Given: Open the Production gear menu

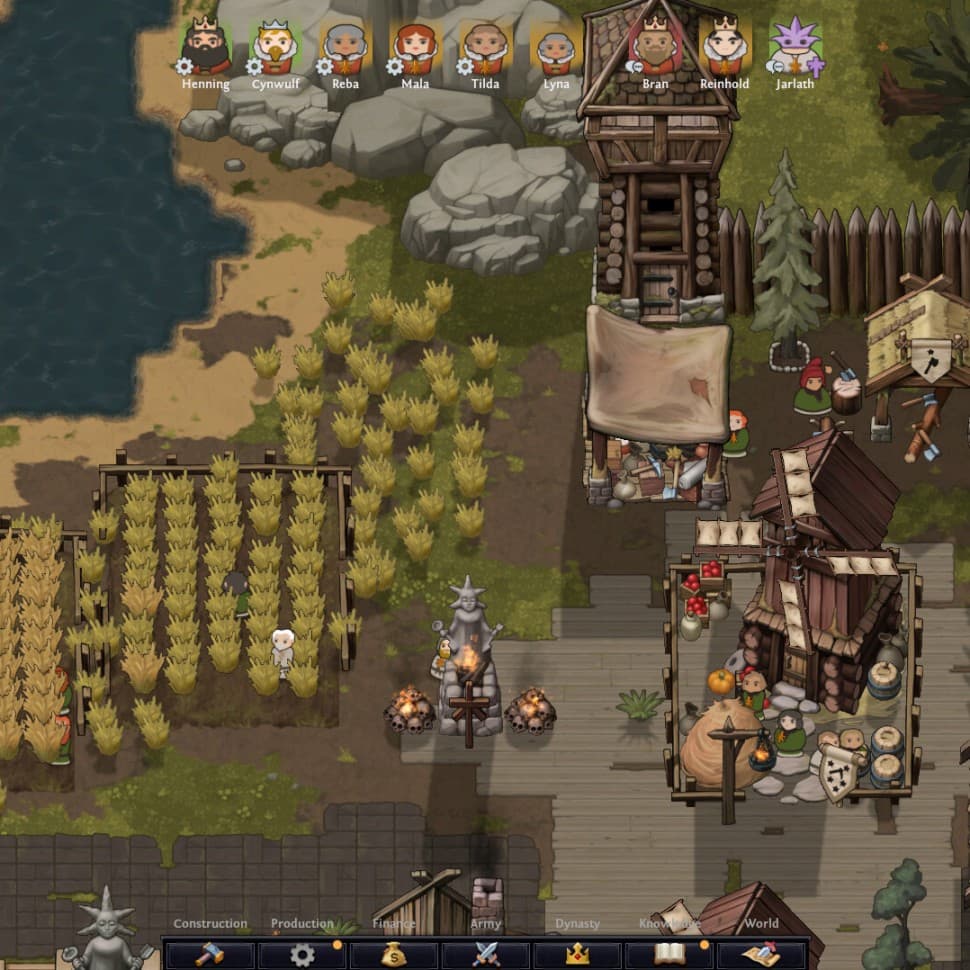Looking at the screenshot, I should 302,954.
